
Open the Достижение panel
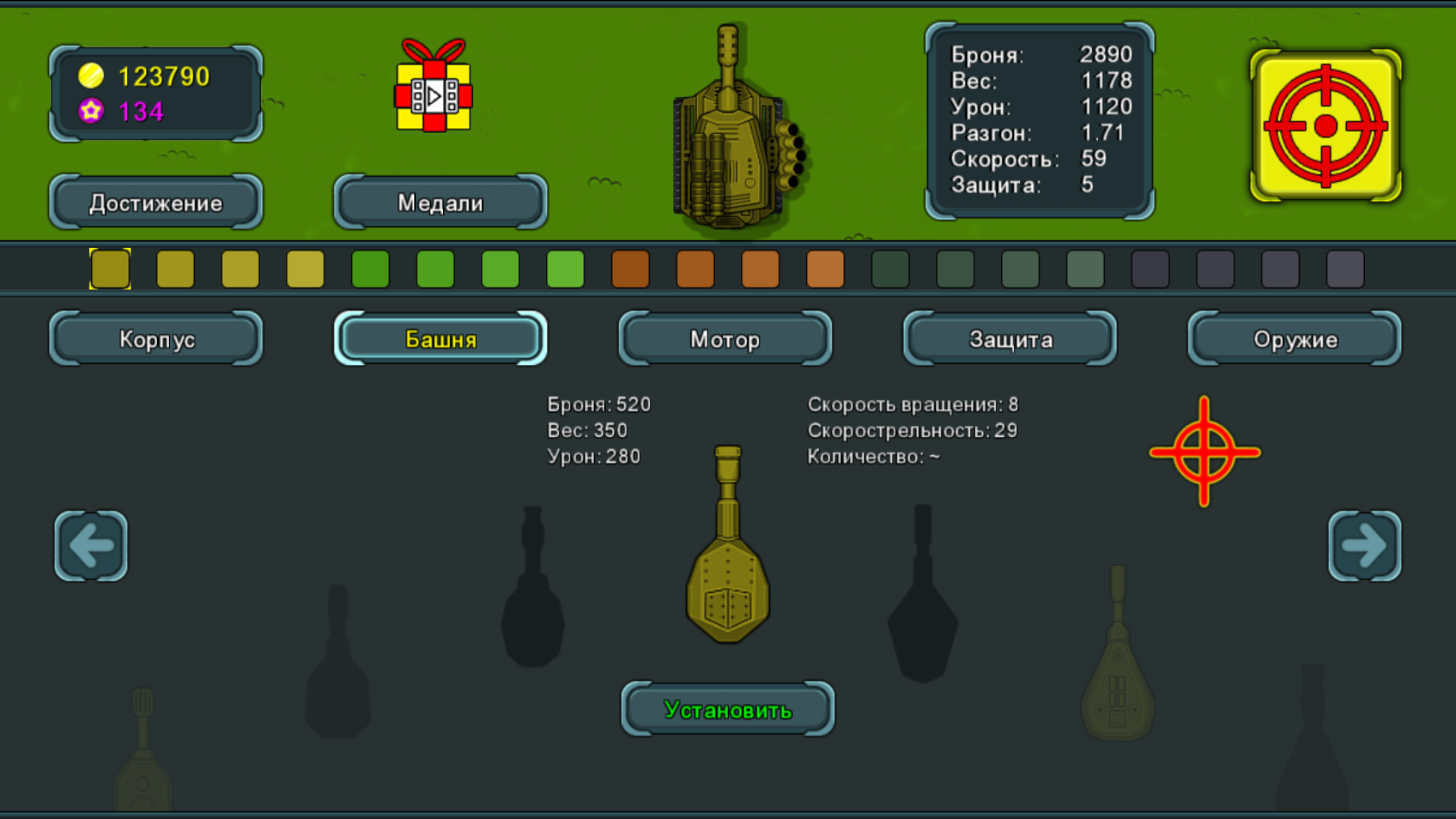[x=155, y=202]
